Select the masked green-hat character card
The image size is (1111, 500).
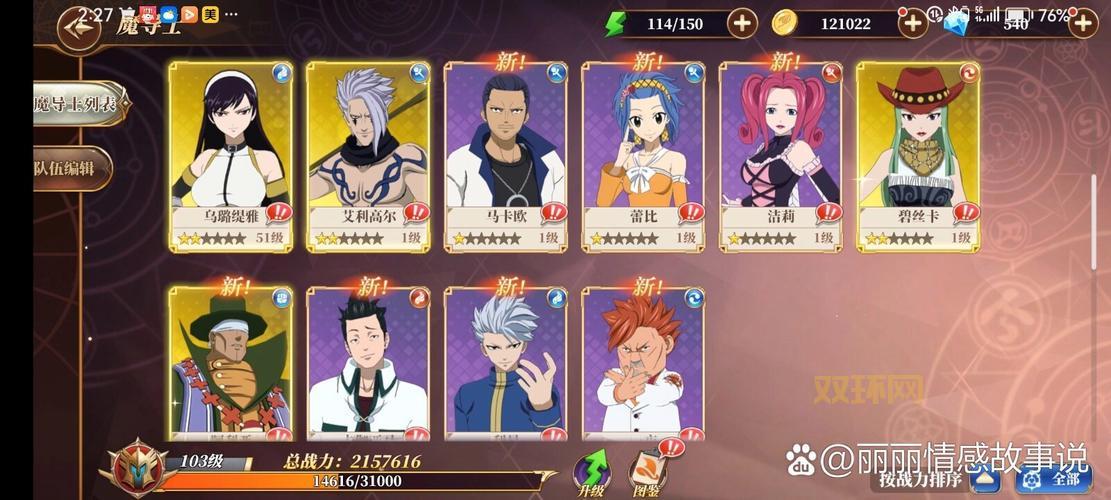click(230, 365)
